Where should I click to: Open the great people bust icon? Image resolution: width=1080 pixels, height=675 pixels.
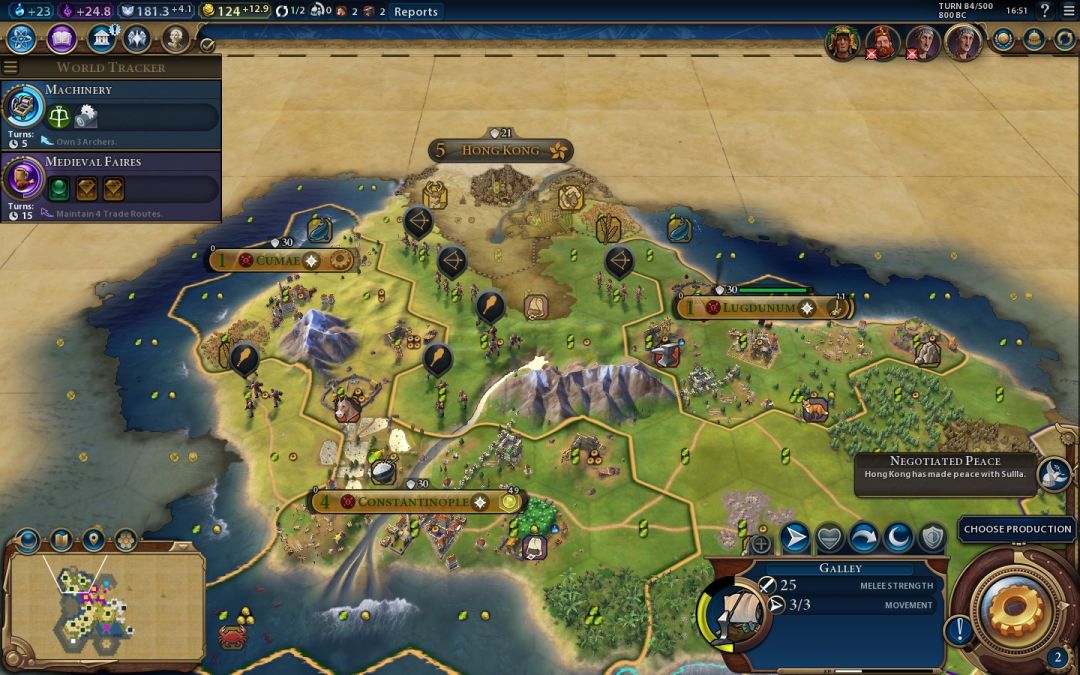pyautogui.click(x=175, y=39)
